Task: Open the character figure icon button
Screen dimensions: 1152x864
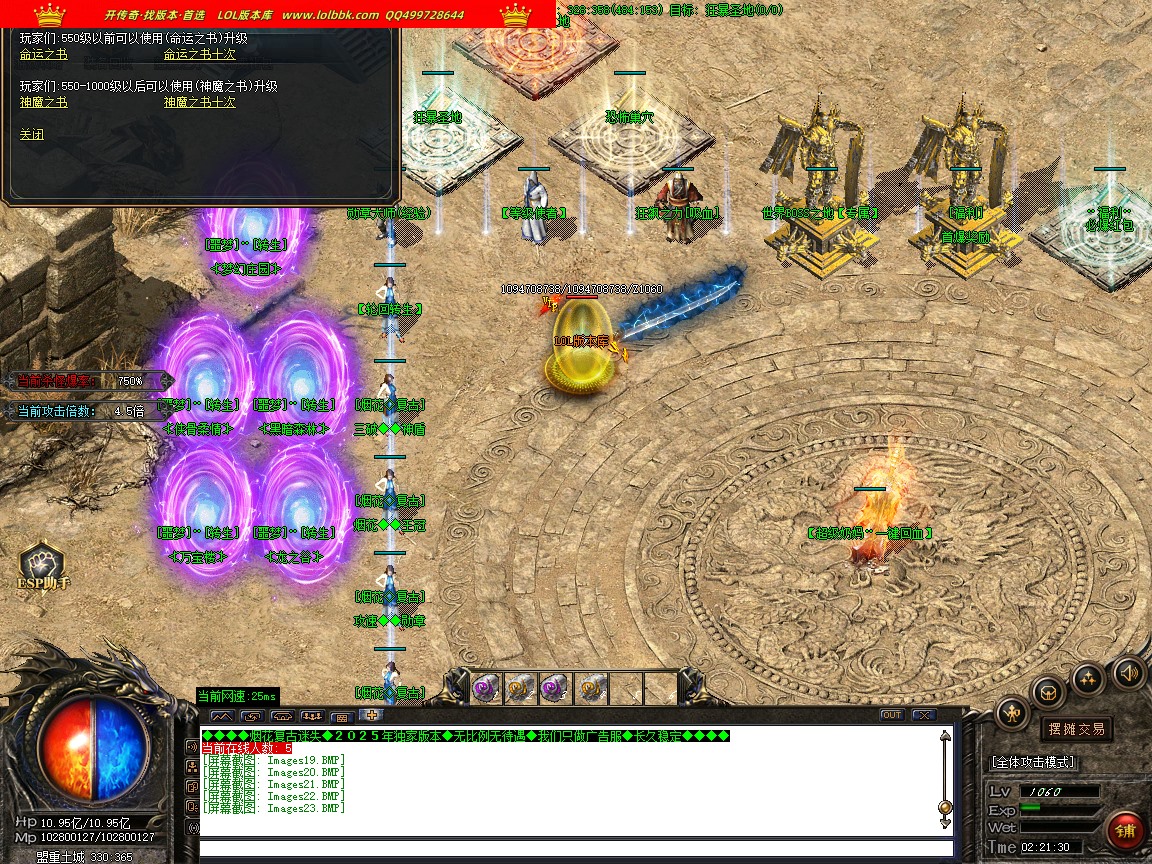Action: (1013, 712)
